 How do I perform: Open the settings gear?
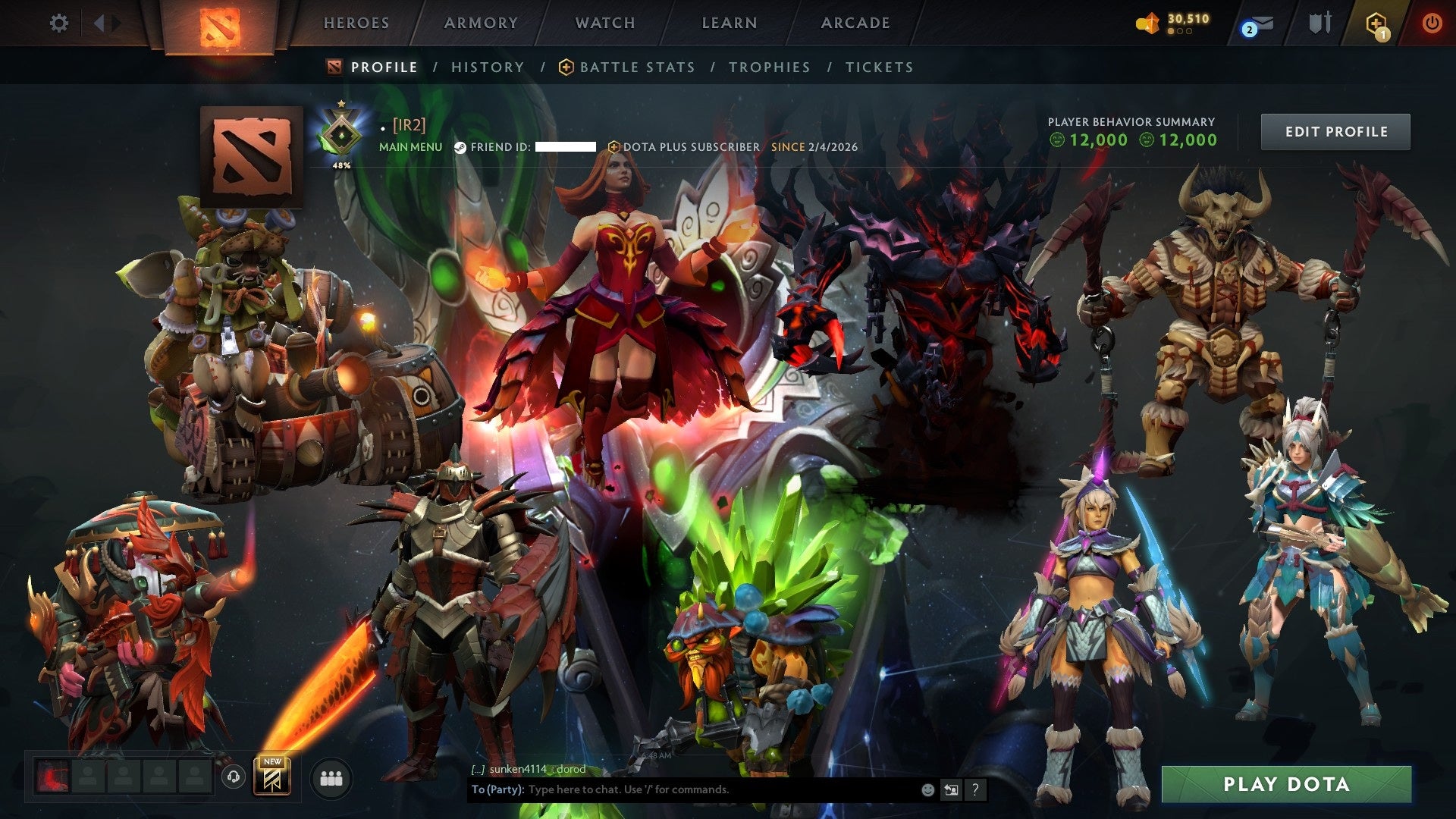(58, 23)
